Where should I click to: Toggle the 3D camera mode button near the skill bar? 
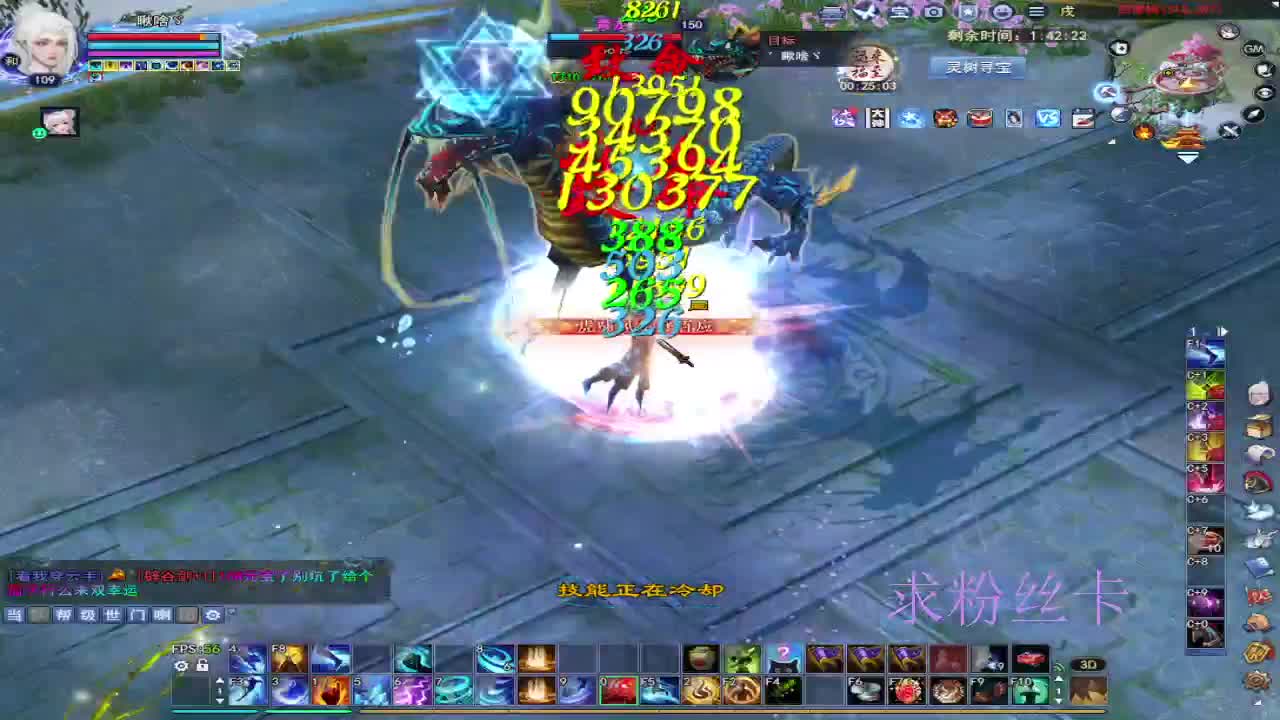click(x=1089, y=665)
